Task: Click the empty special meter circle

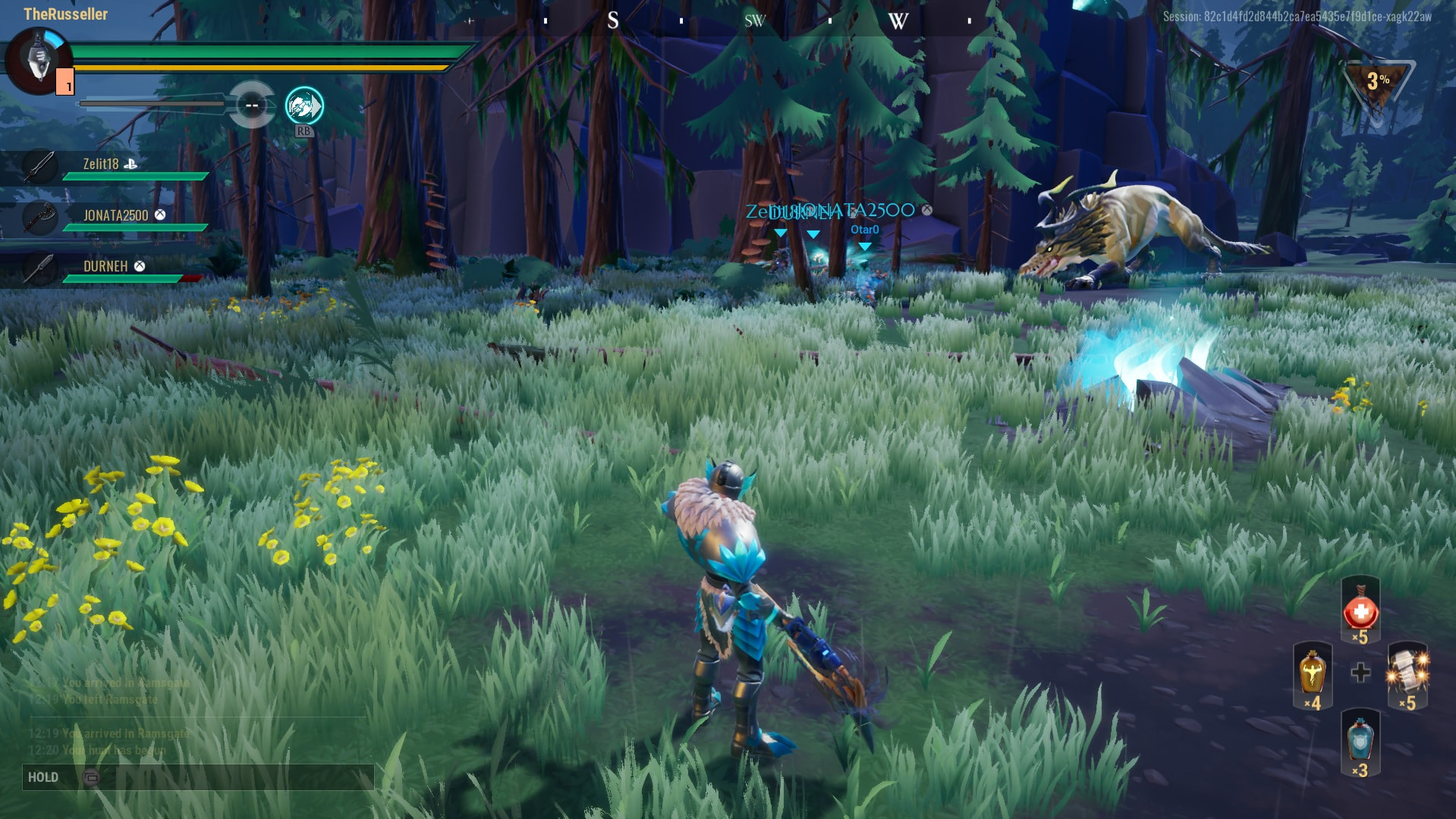Action: click(x=252, y=105)
